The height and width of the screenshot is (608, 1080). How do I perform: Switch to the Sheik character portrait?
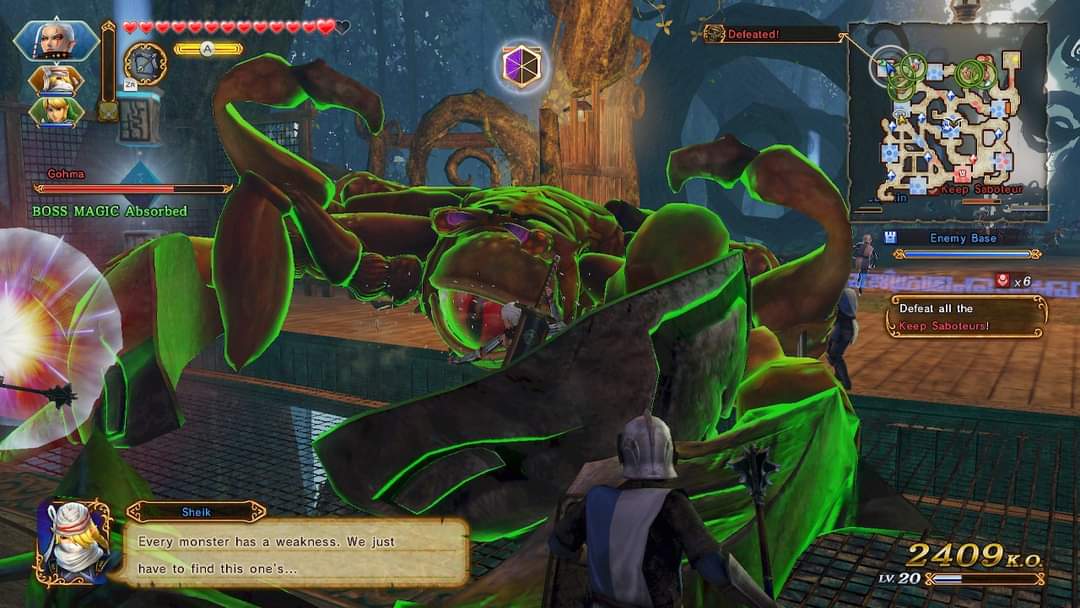[x=56, y=80]
